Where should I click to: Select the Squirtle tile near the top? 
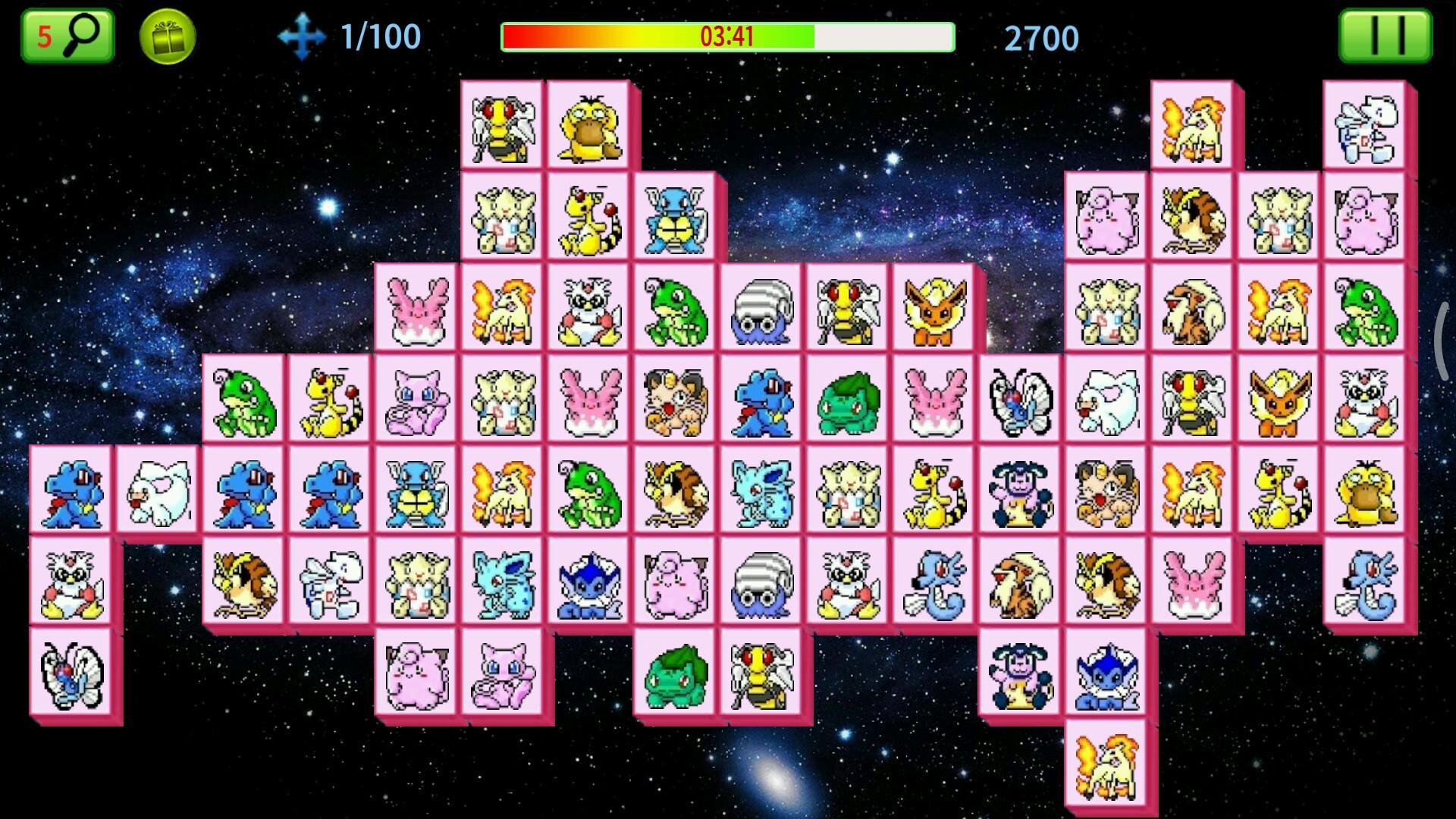[x=677, y=215]
